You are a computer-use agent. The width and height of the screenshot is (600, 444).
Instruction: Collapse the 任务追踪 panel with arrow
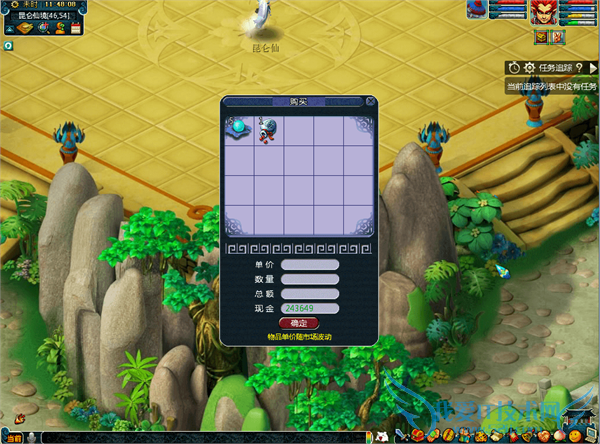tap(593, 67)
